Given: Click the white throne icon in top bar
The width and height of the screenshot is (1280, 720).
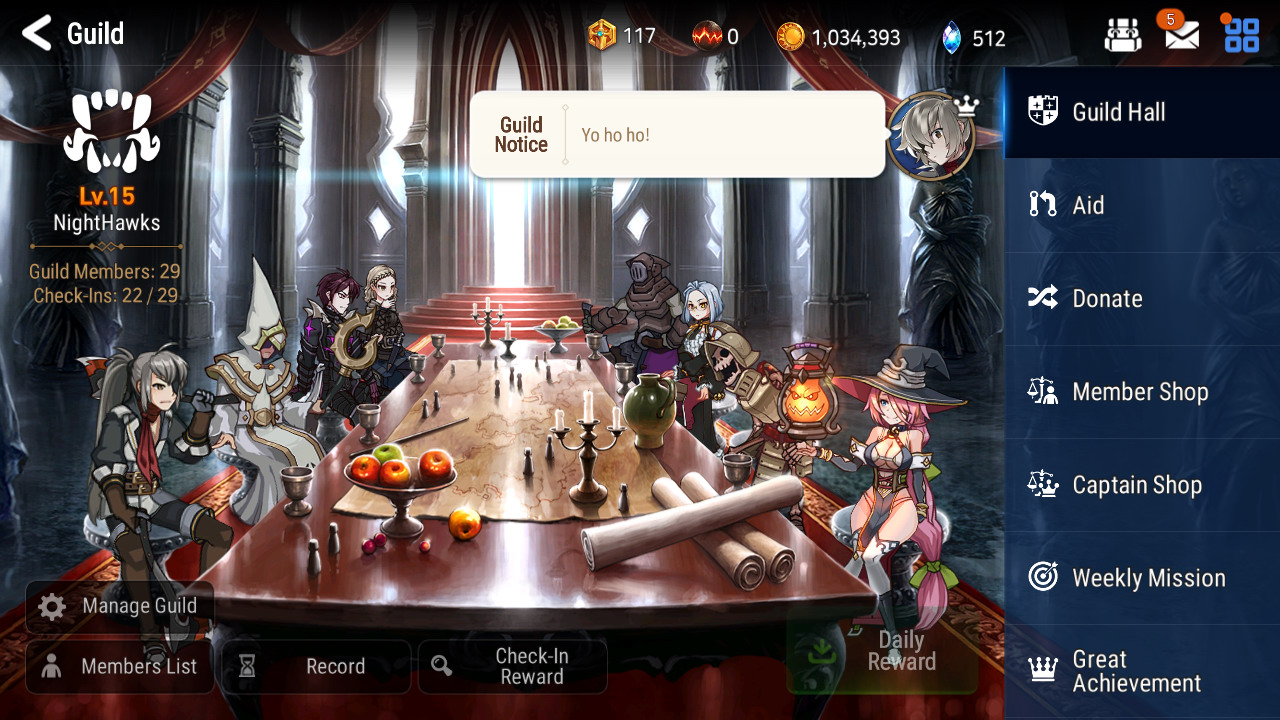Looking at the screenshot, I should (x=1122, y=36).
